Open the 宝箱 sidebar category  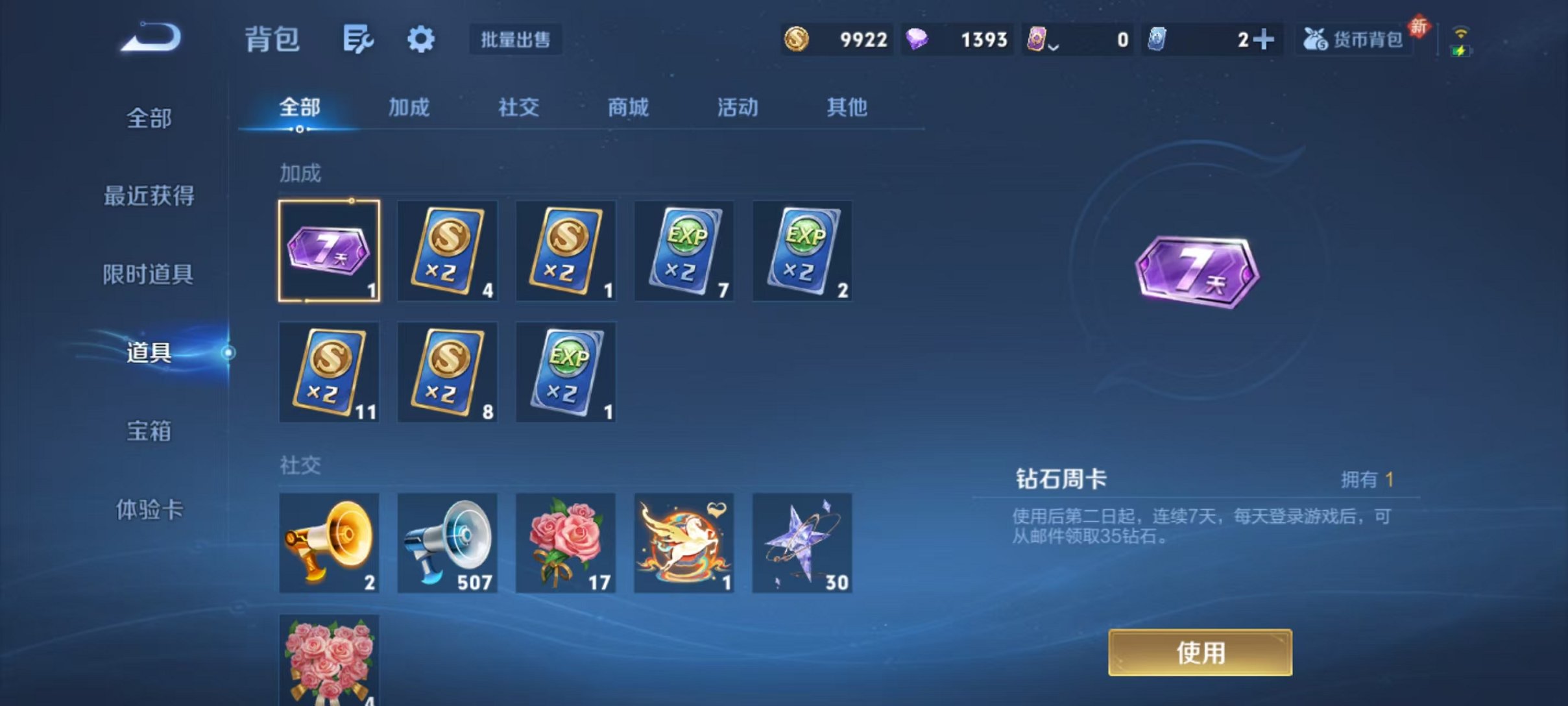click(149, 432)
